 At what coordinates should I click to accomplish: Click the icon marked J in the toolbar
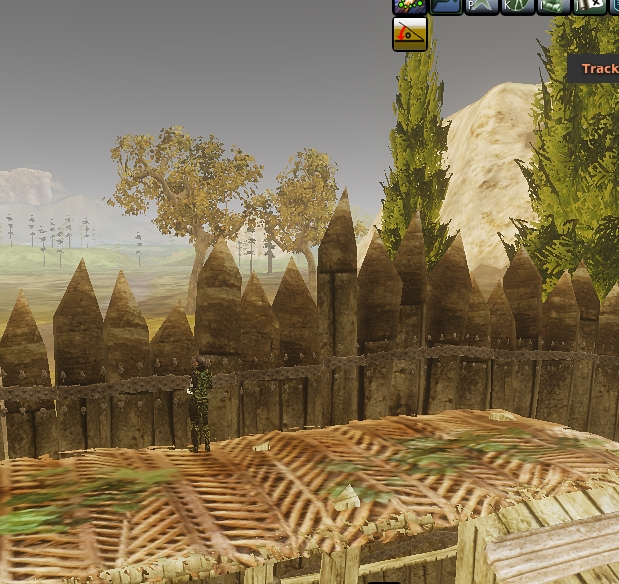(589, 6)
